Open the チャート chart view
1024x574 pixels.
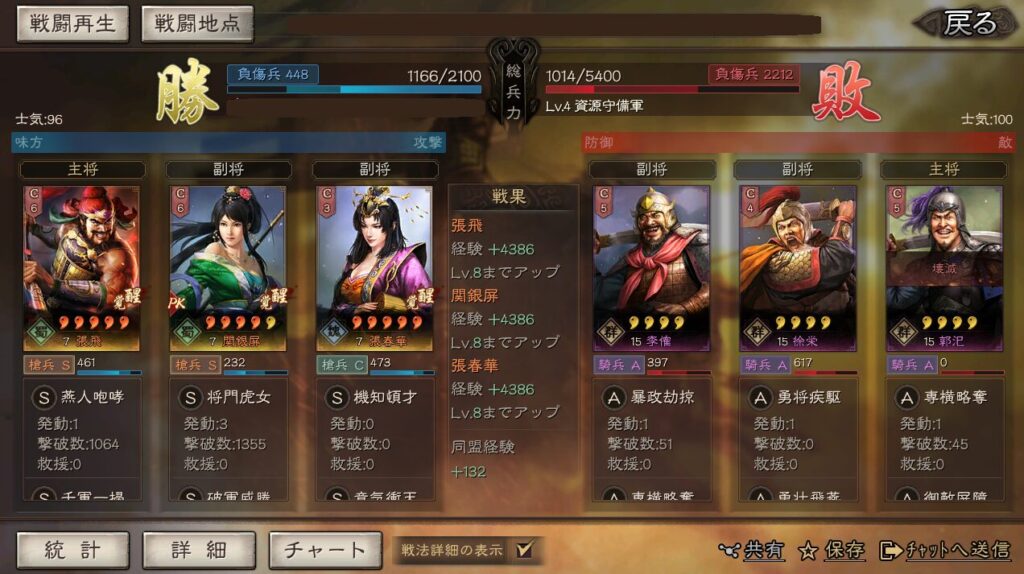tap(325, 549)
